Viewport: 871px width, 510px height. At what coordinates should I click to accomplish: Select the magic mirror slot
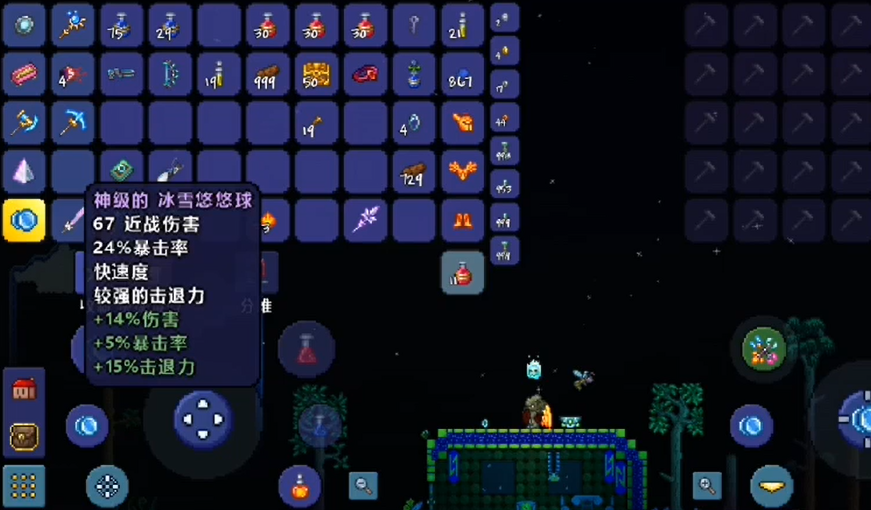tap(24, 25)
